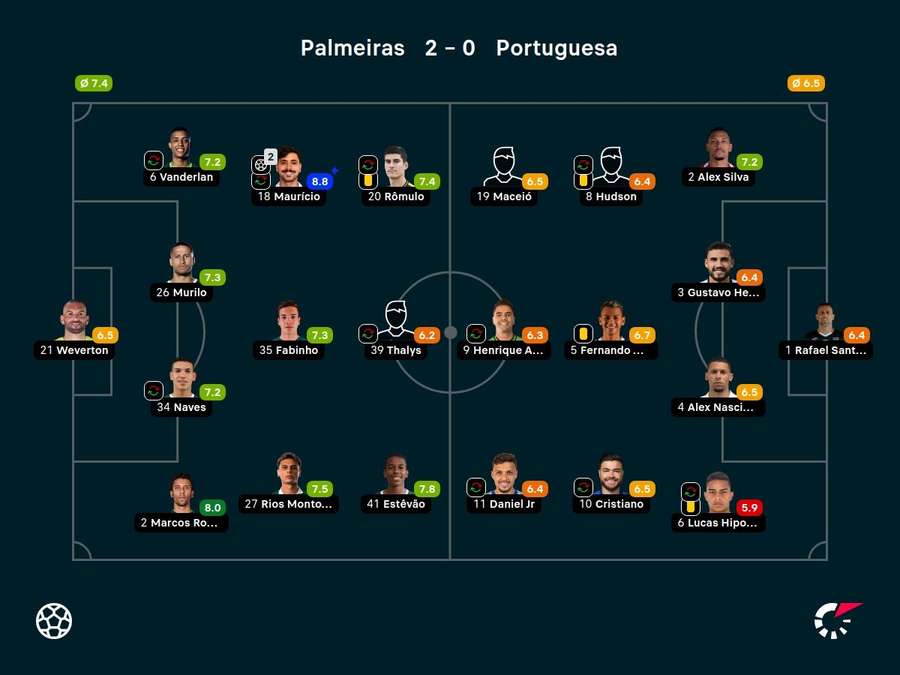Open Naves' player details

(181, 379)
